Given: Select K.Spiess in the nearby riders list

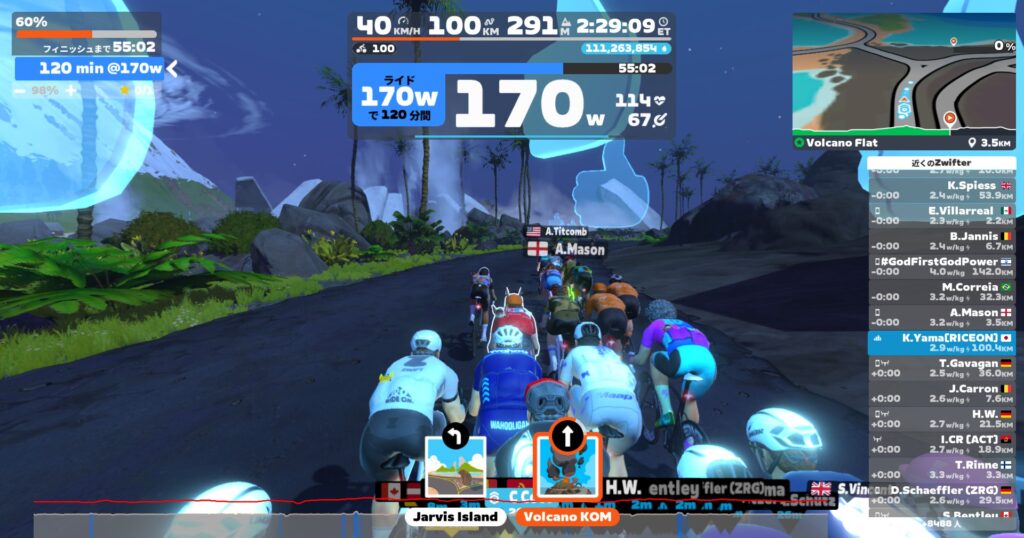Looking at the screenshot, I should click(941, 190).
